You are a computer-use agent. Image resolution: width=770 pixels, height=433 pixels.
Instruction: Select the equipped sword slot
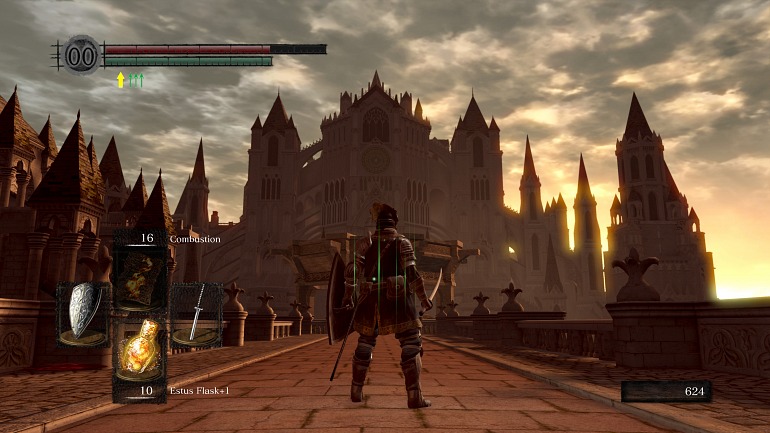195,312
